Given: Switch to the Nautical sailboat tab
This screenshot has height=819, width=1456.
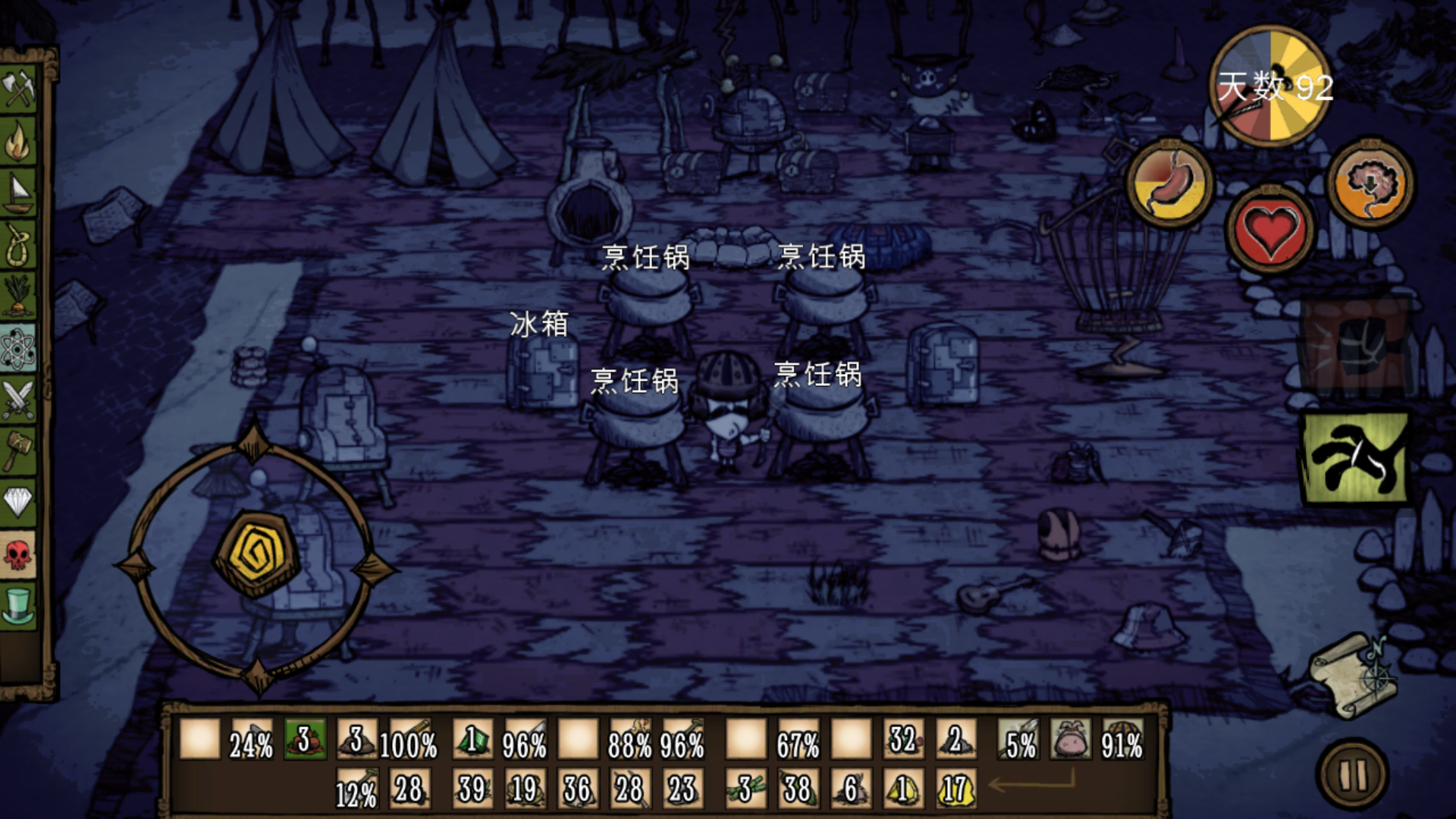Looking at the screenshot, I should coord(18,192).
